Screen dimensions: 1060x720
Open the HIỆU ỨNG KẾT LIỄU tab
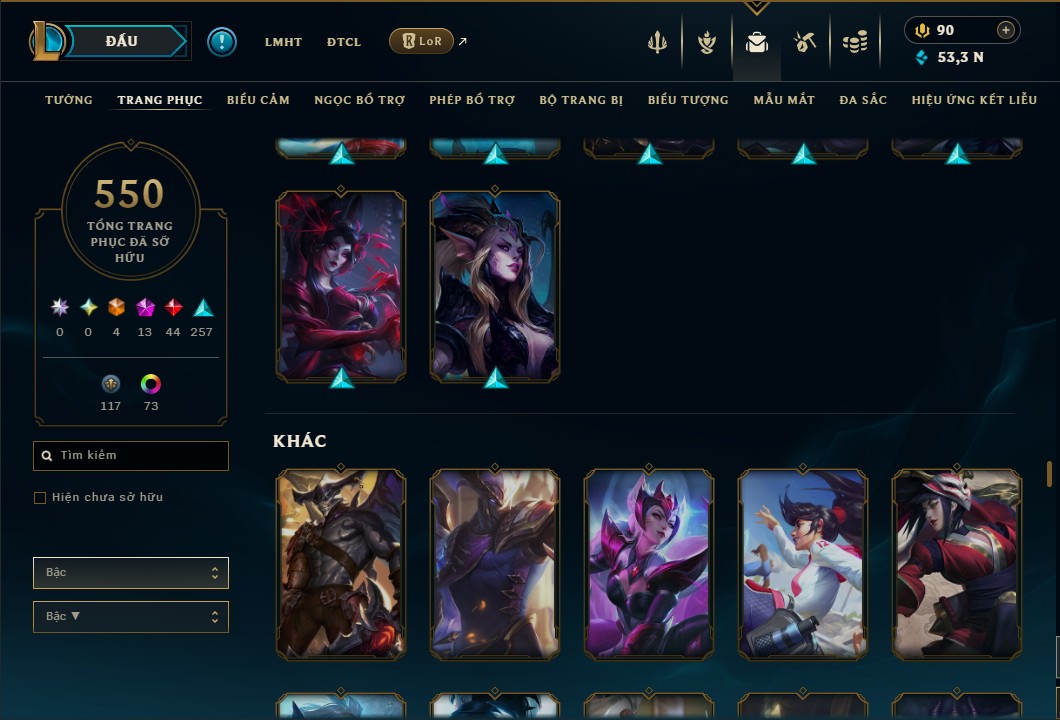pyautogui.click(x=974, y=100)
